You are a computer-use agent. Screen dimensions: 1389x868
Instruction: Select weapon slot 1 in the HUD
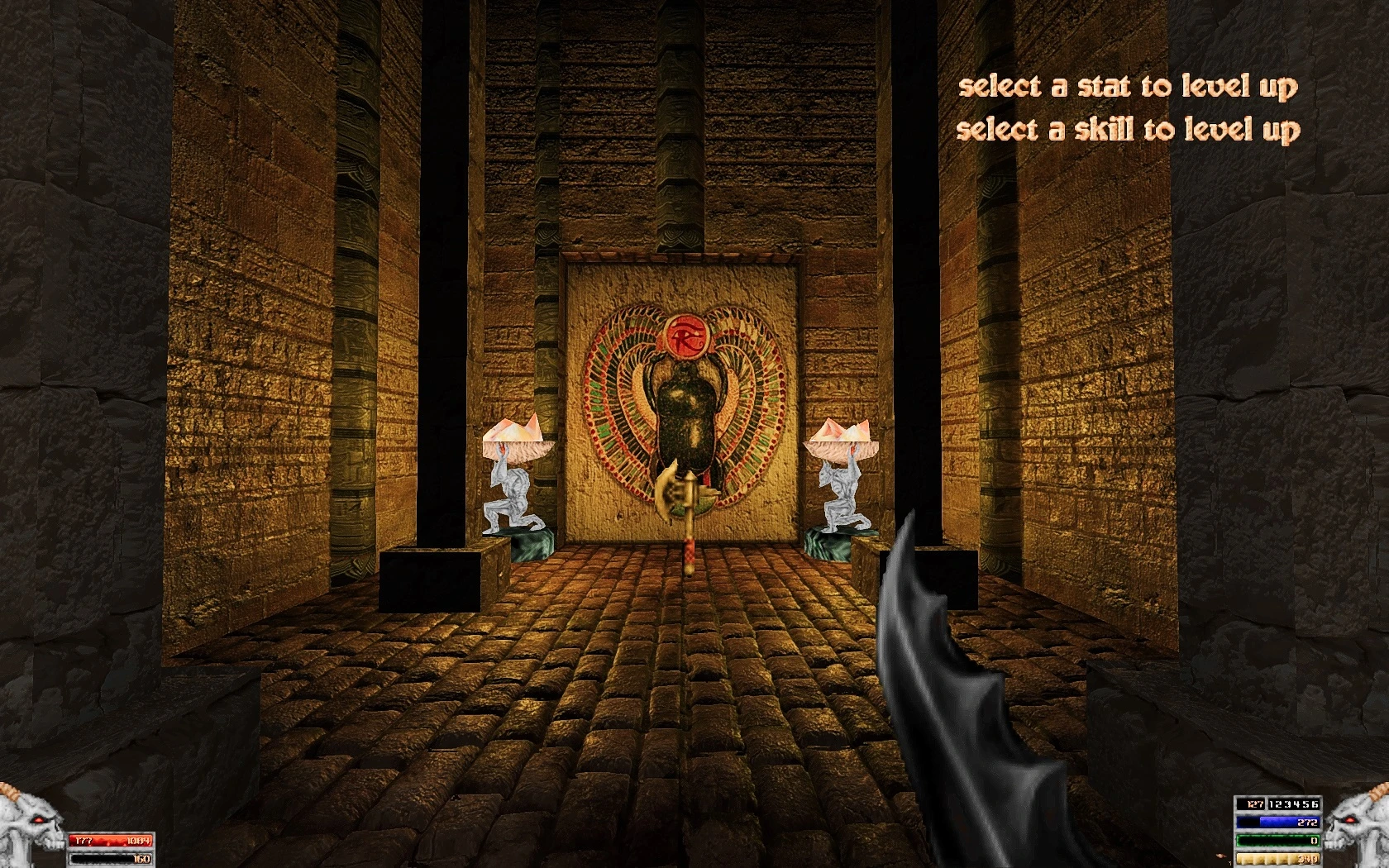click(1271, 804)
